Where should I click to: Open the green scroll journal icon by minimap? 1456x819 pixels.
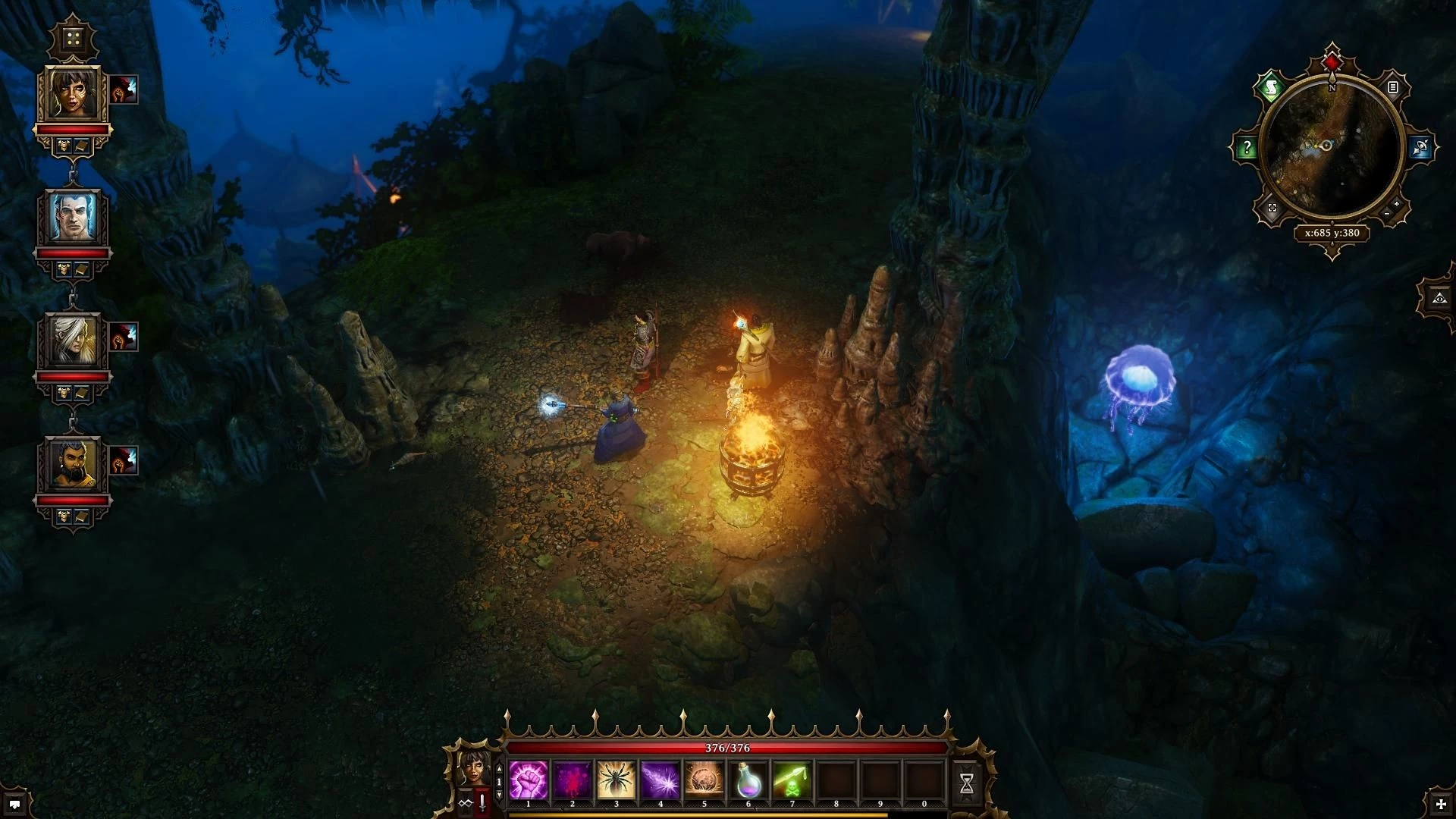coord(1272,89)
